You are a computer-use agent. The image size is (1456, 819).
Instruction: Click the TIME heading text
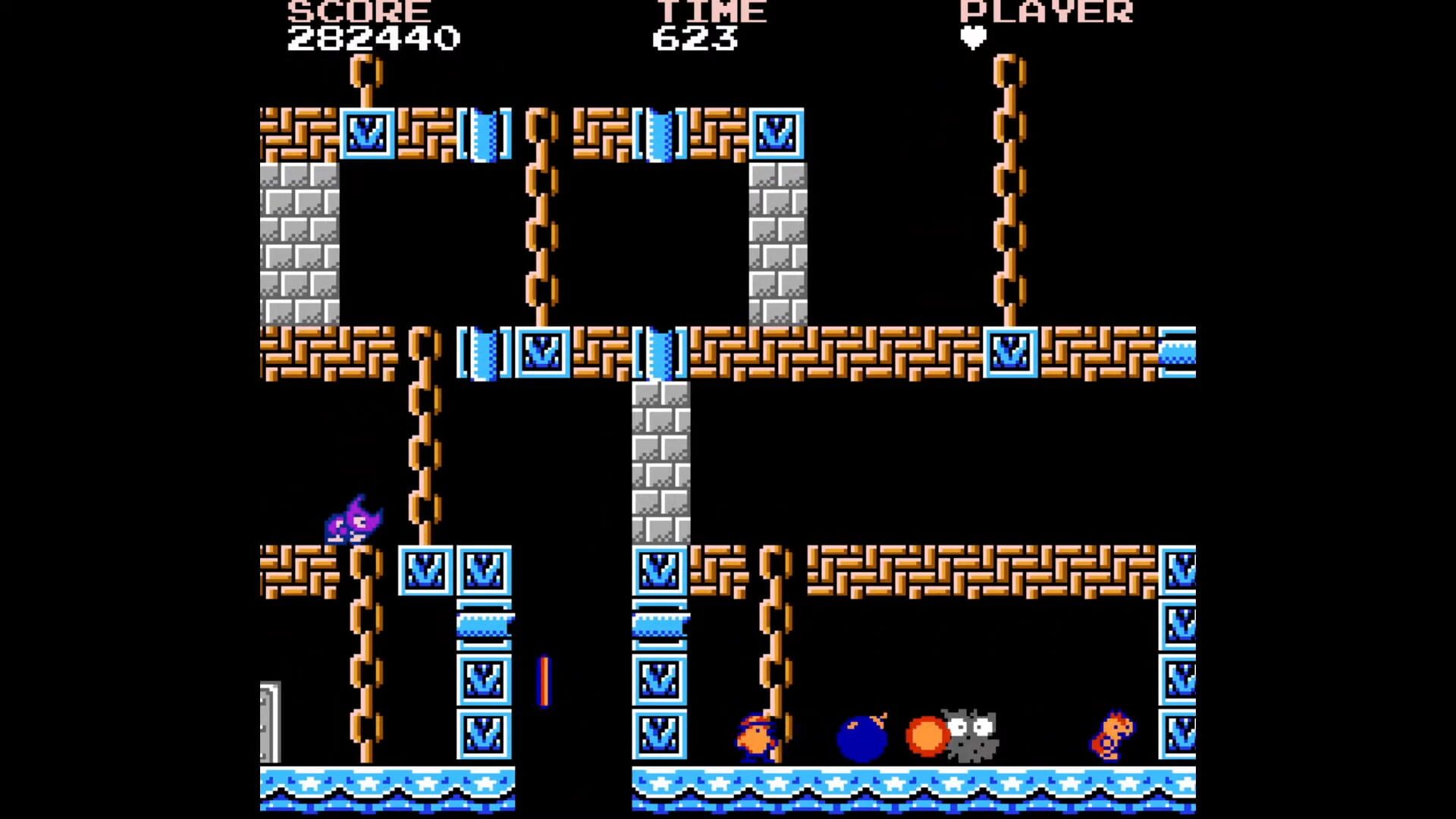pos(711,12)
